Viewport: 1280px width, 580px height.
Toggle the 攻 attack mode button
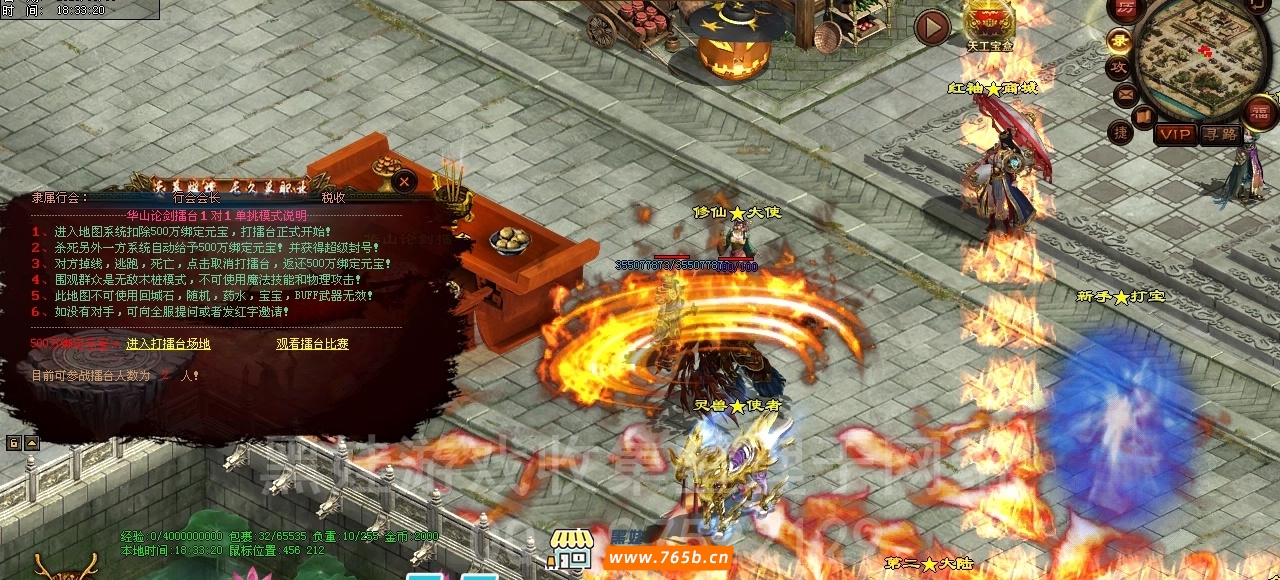(x=1119, y=68)
